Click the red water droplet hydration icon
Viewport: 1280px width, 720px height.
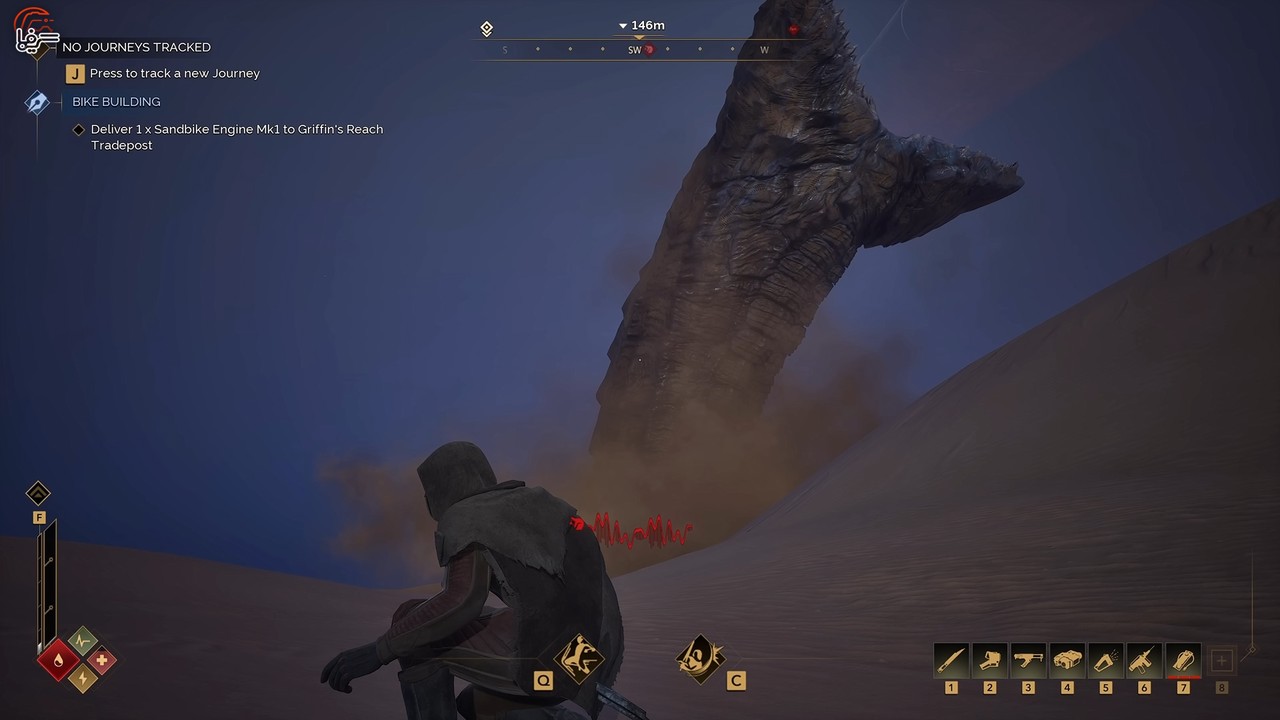tap(59, 660)
